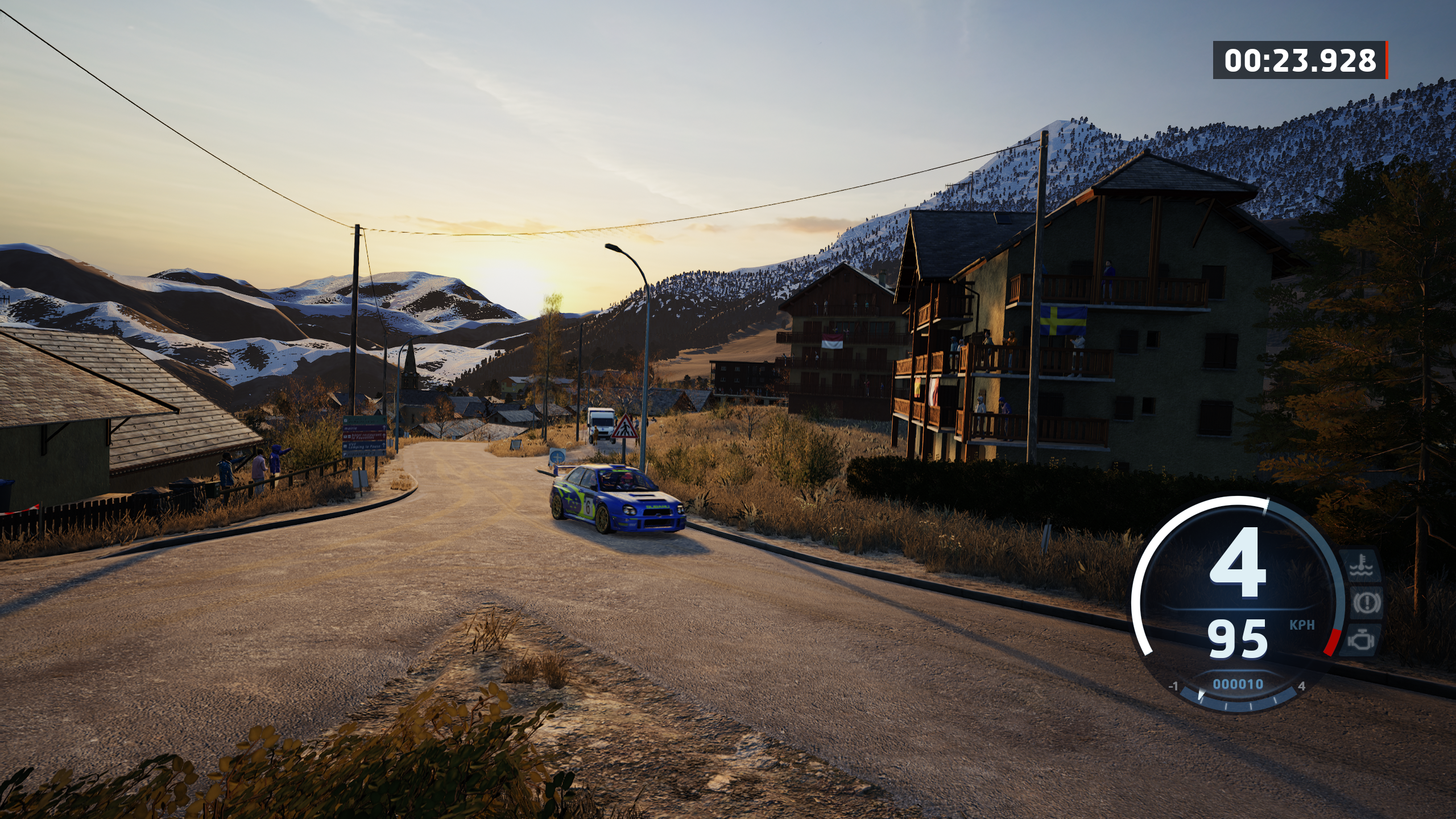Click the engine damage warning icon
This screenshot has height=819, width=1456.
click(x=1361, y=639)
